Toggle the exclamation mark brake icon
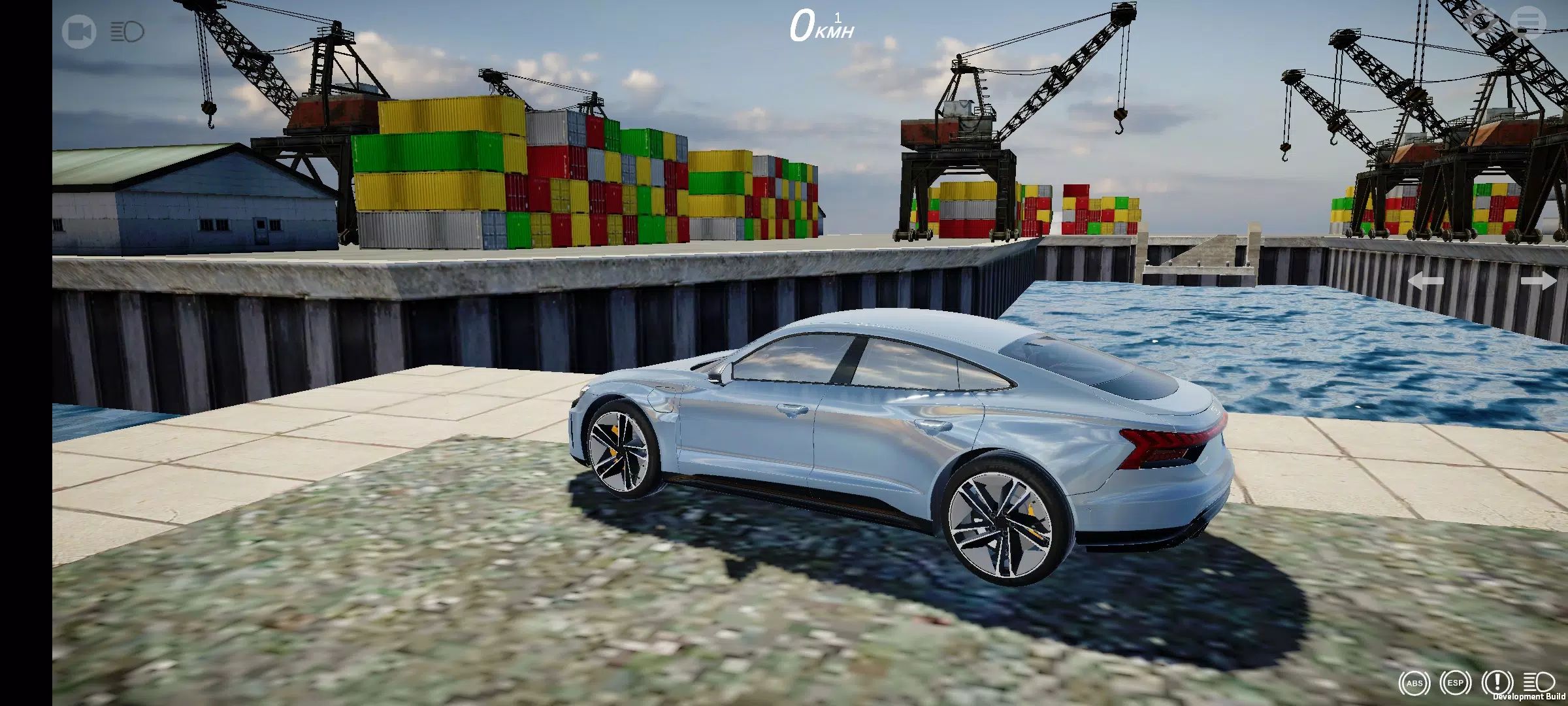The height and width of the screenshot is (706, 1568). click(x=1497, y=682)
